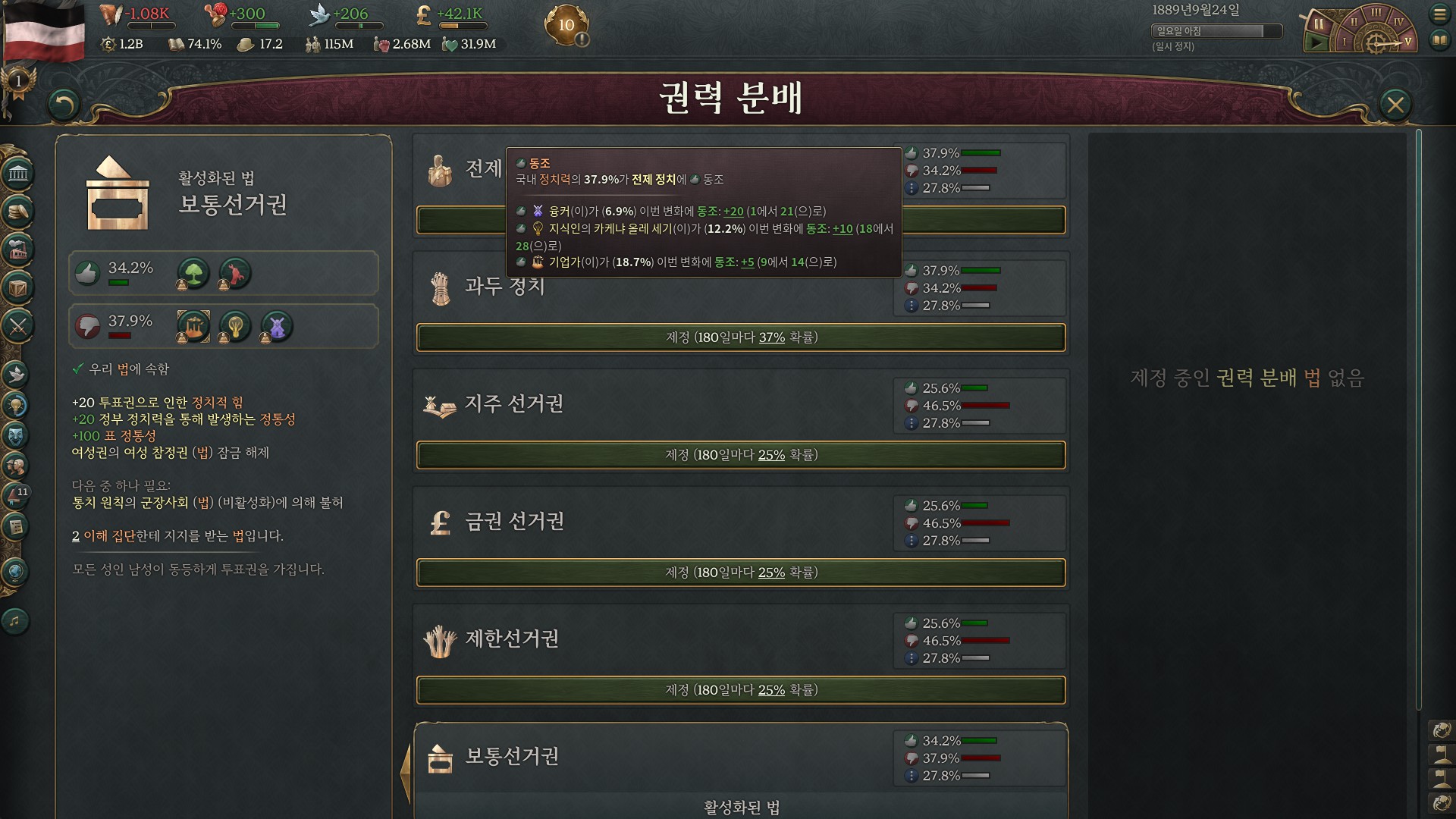Close the 권력 분배 law panel
1456x819 pixels.
pos(1395,105)
